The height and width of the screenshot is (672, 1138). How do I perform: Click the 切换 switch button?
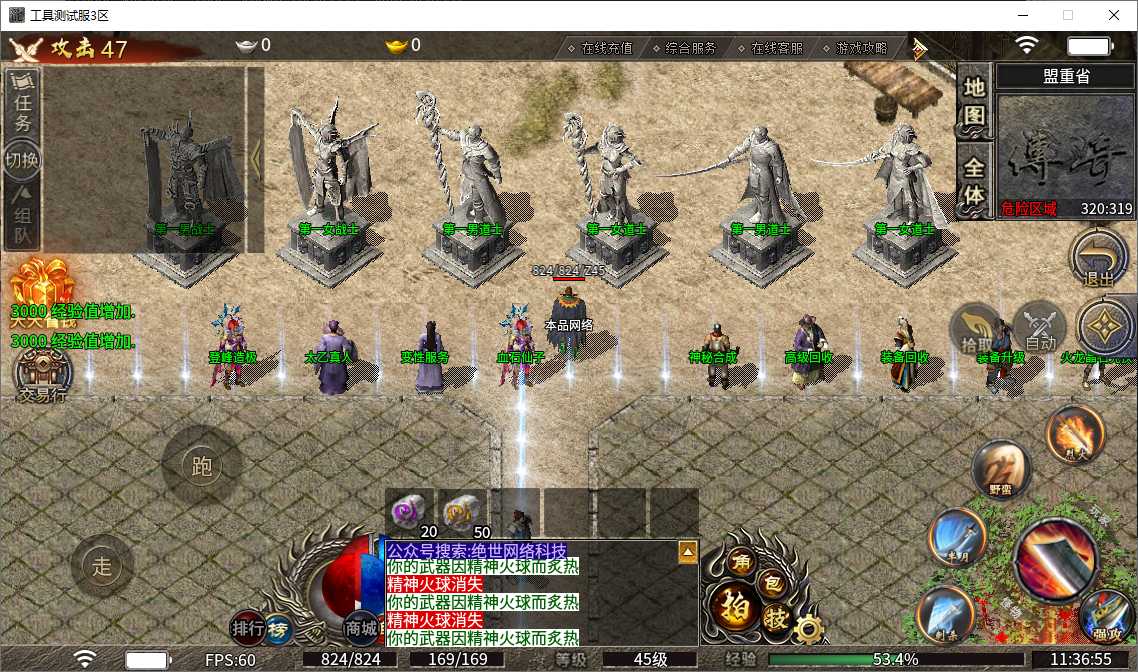23,160
